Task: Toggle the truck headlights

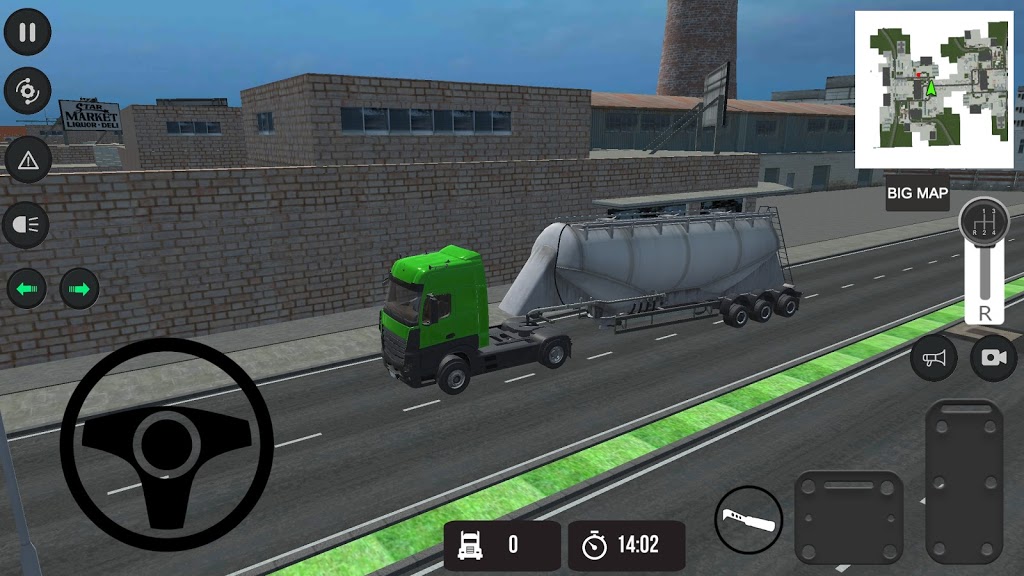Action: click(x=28, y=226)
